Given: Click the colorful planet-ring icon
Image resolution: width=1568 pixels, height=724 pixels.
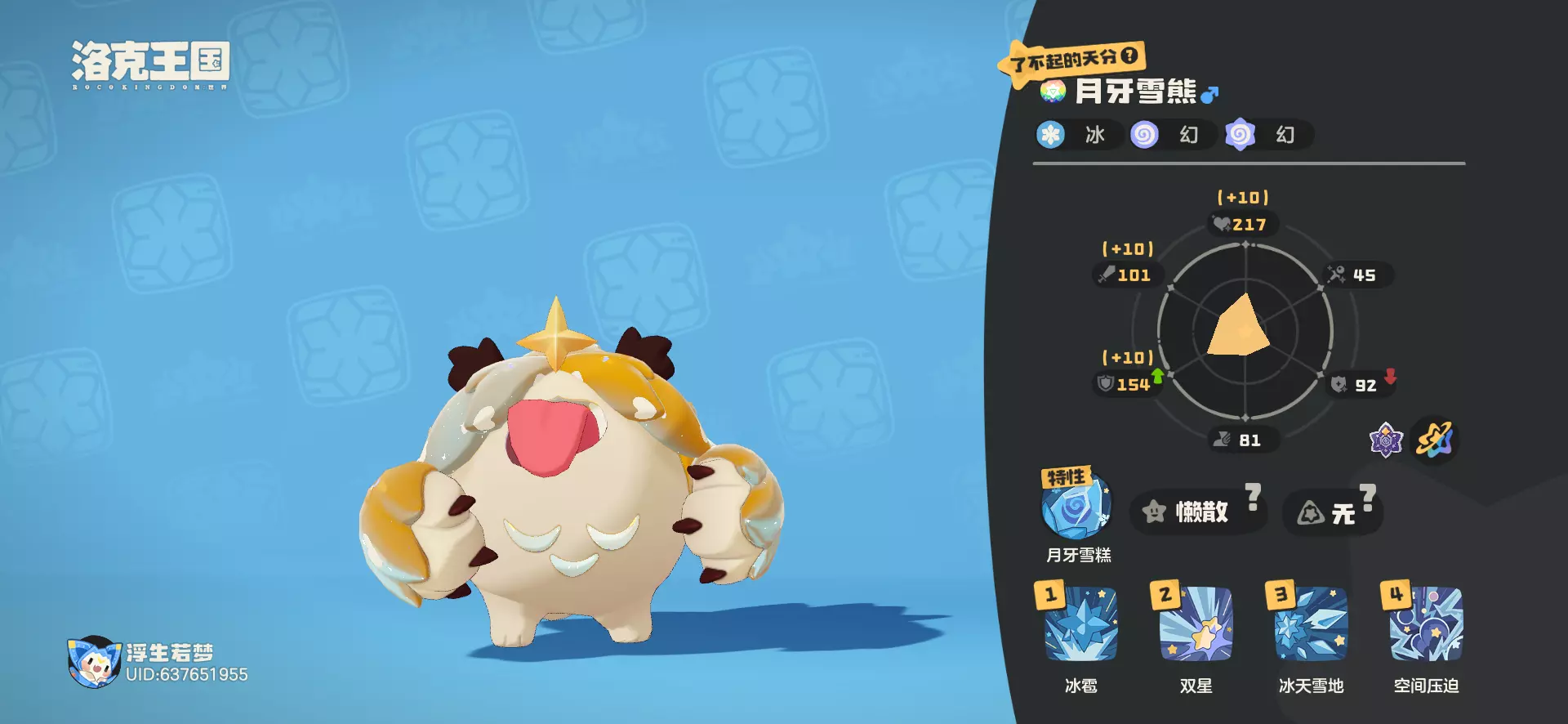Looking at the screenshot, I should 1435,440.
